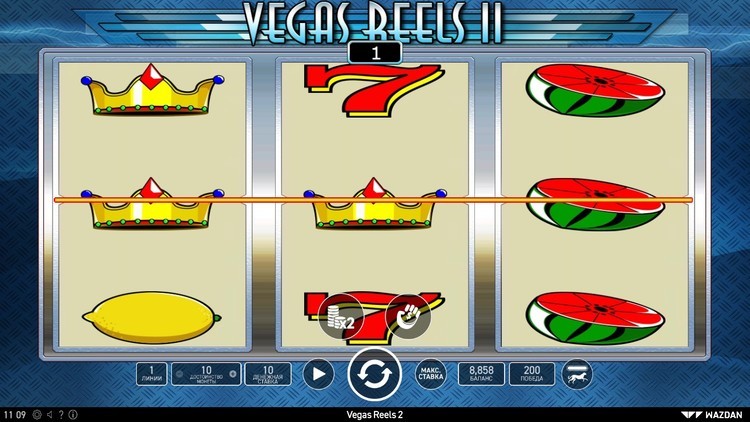Image resolution: width=750 pixels, height=422 pixels.
Task: Start autoplay with the play triangle button
Action: 318,374
